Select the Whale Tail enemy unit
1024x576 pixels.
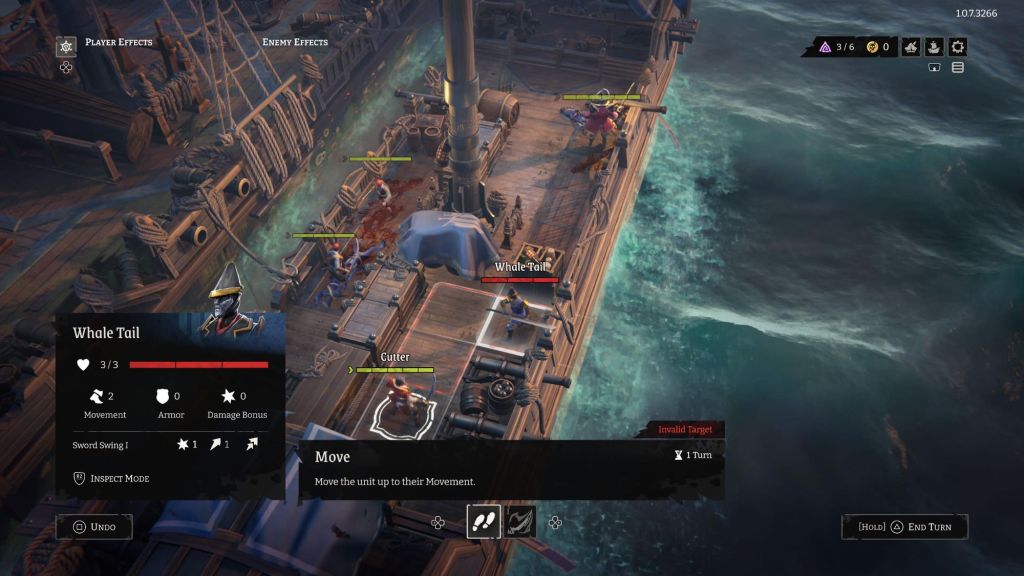[x=519, y=312]
